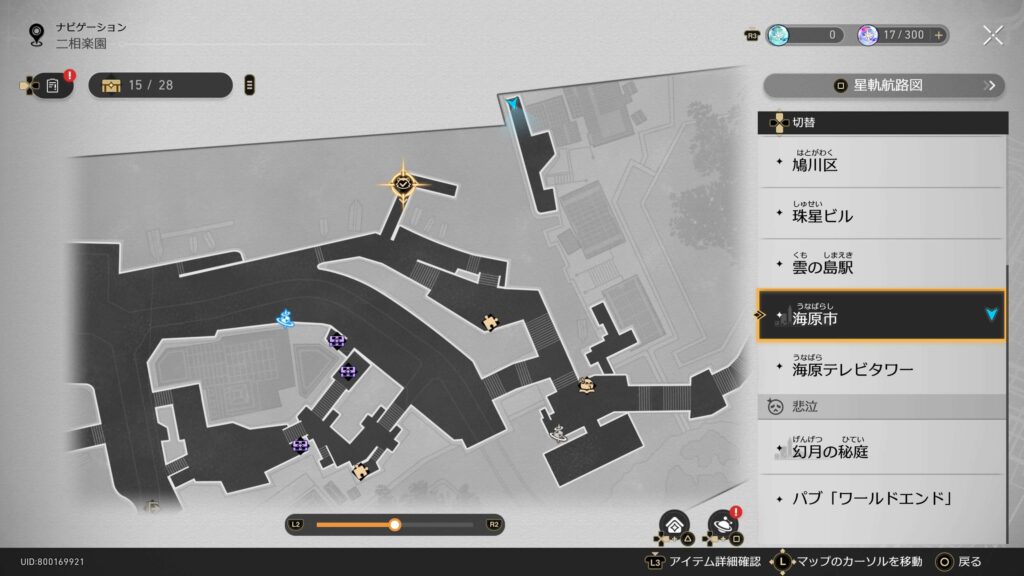Close the navigation map screen
The height and width of the screenshot is (576, 1024).
(x=992, y=35)
